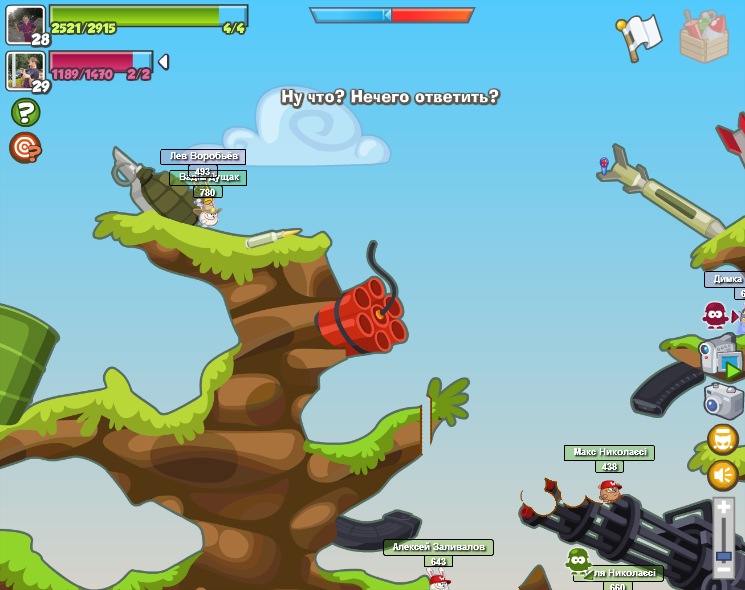
Task: Click the orange target hint button
Action: pyautogui.click(x=25, y=148)
